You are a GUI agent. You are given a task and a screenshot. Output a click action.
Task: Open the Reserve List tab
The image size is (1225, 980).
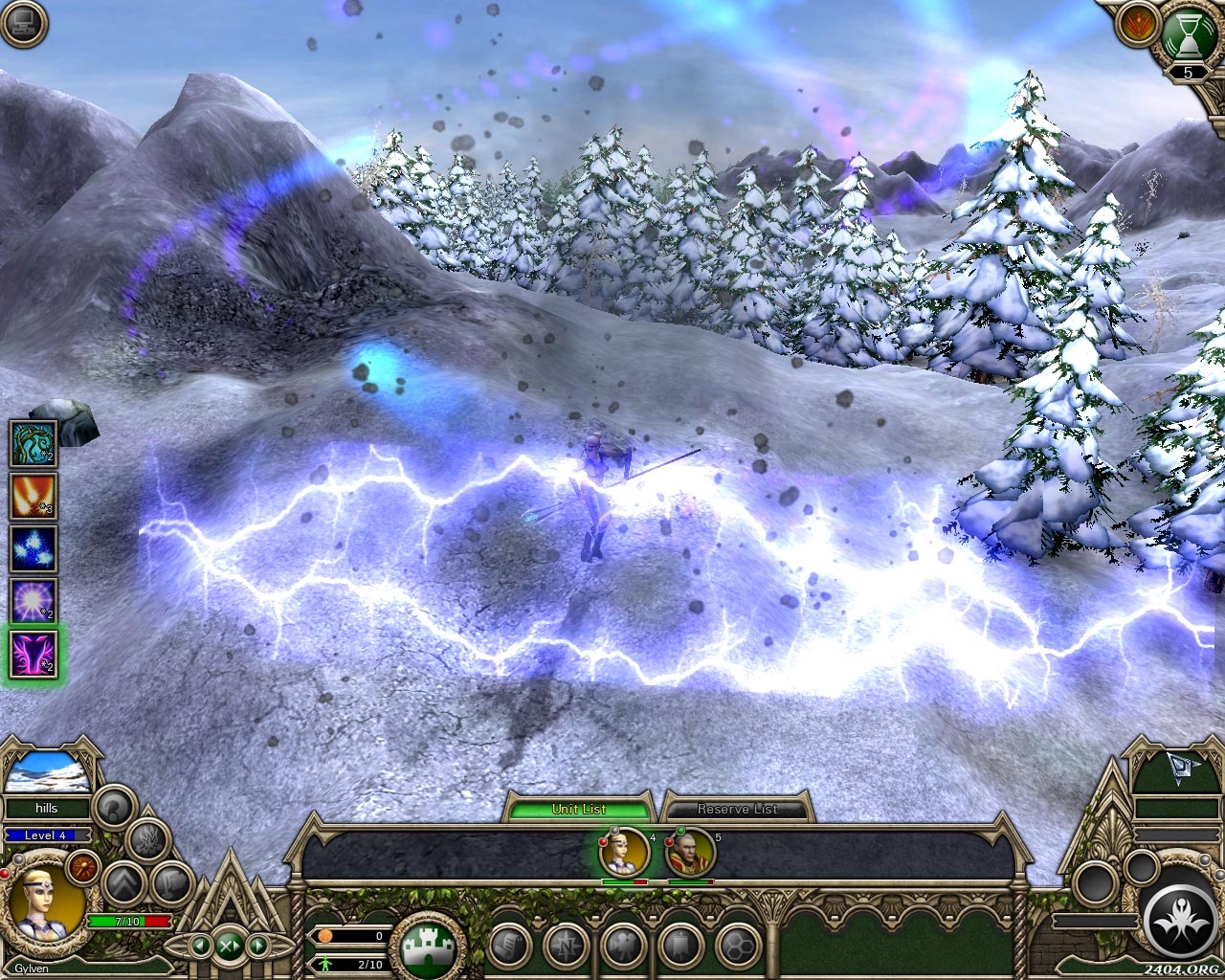point(737,809)
